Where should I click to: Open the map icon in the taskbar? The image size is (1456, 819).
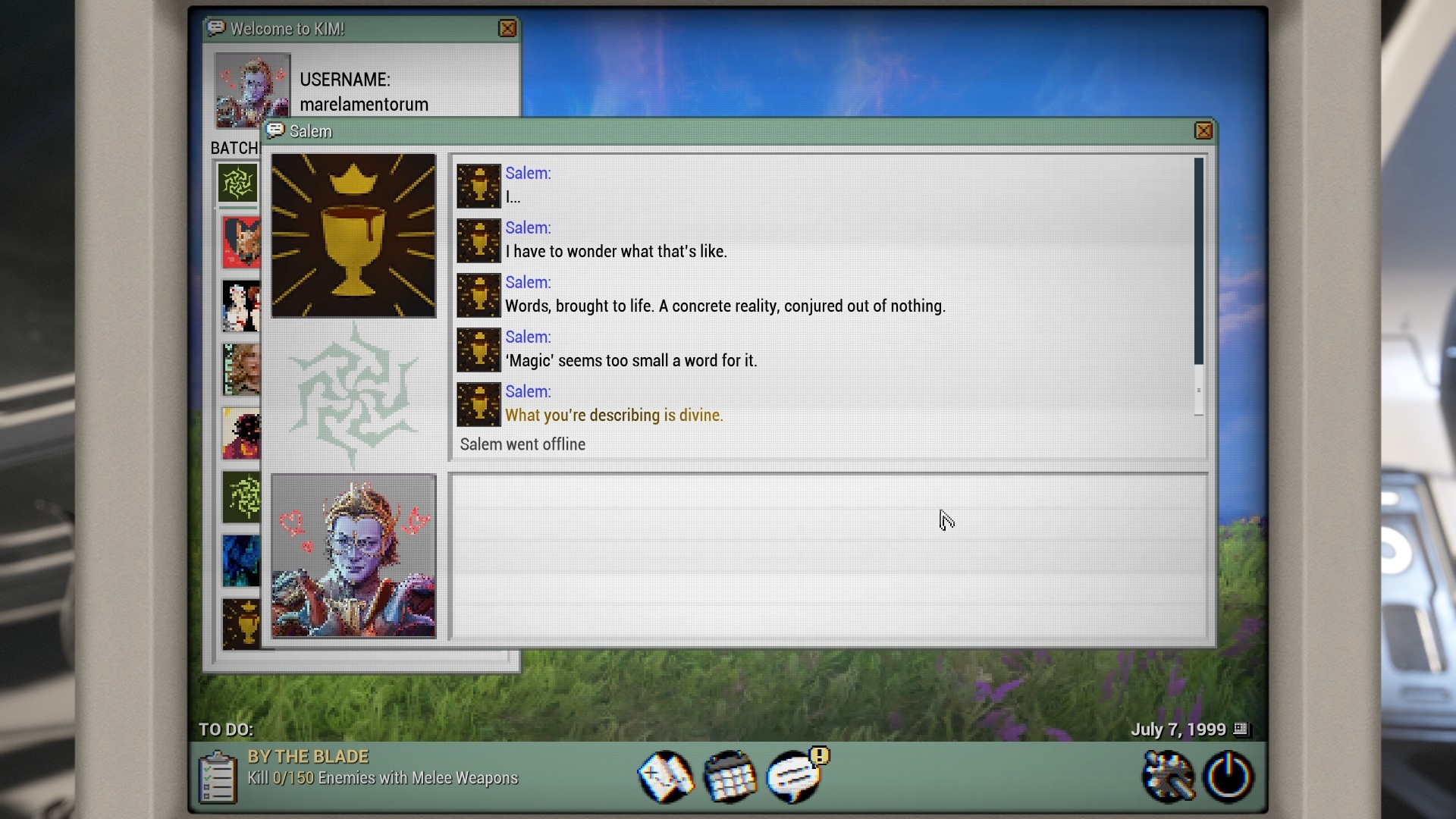coord(665,777)
